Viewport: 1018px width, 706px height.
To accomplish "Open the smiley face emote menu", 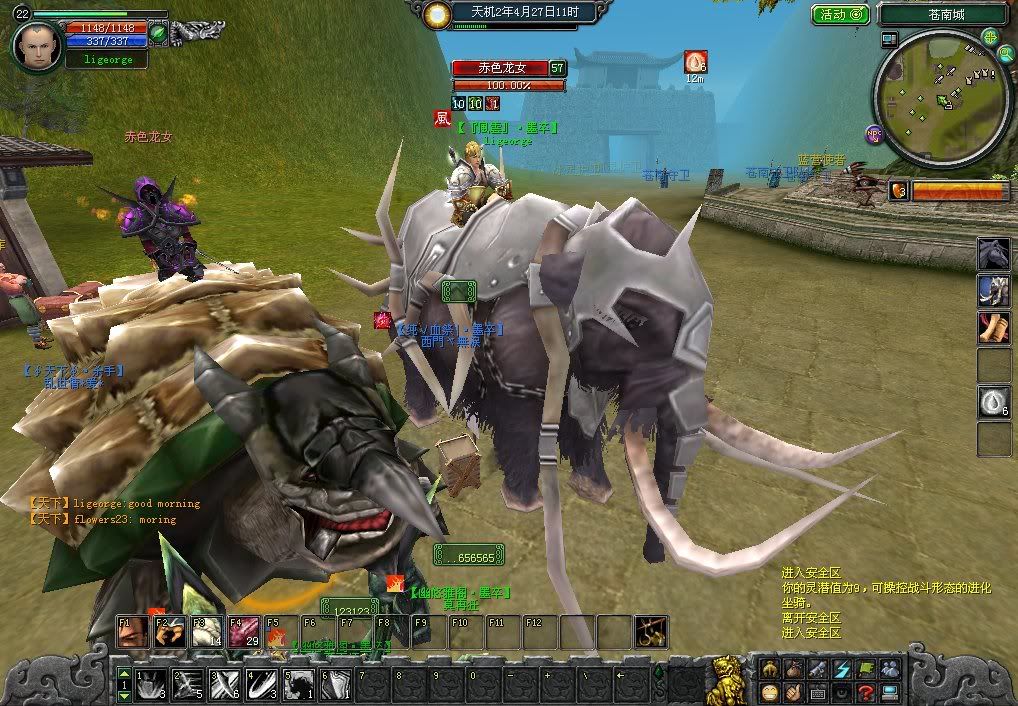I will 770,692.
